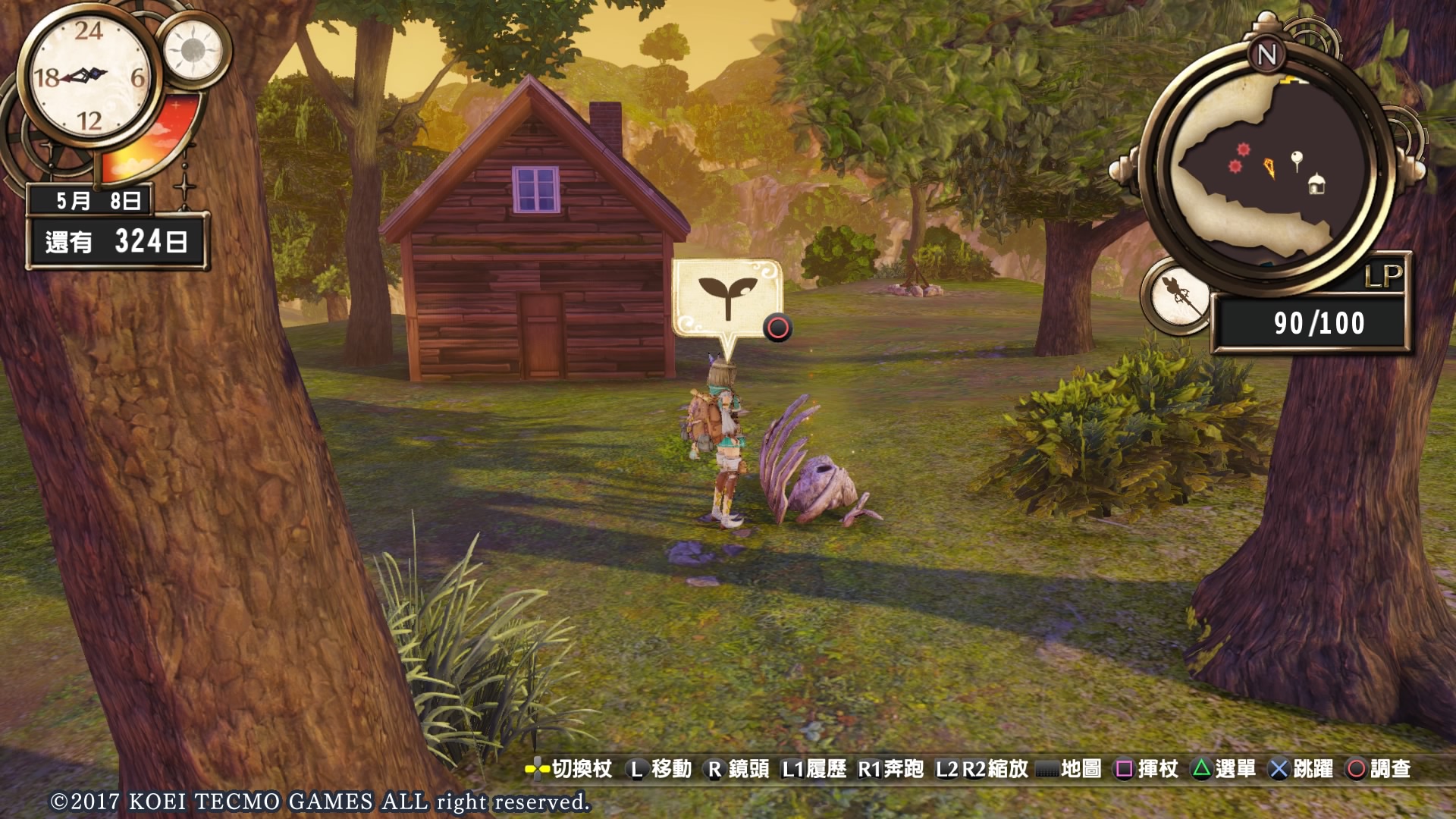The height and width of the screenshot is (819, 1456).
Task: Click the sun weather indicator
Action: [x=193, y=50]
